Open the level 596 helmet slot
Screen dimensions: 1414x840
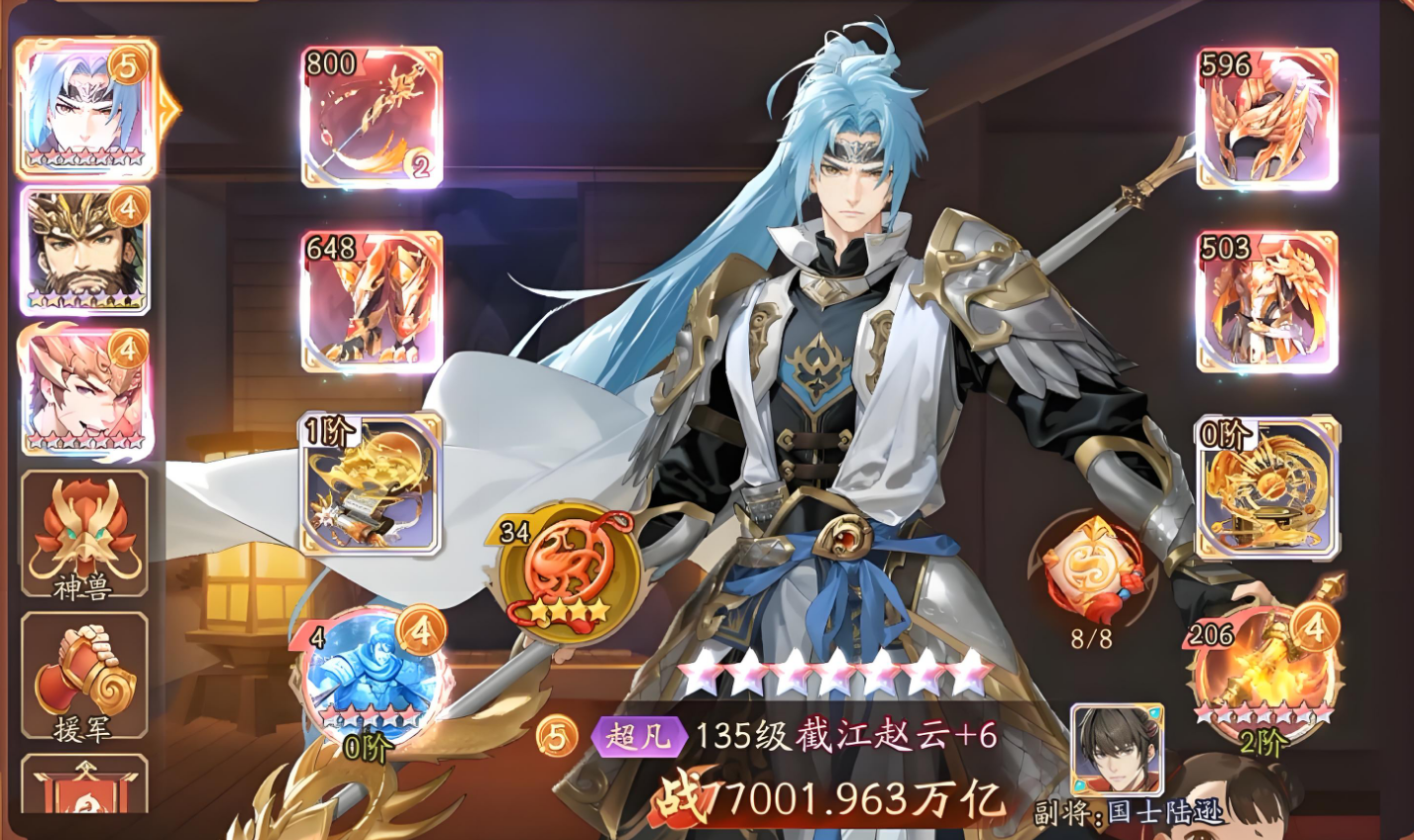(x=1266, y=117)
